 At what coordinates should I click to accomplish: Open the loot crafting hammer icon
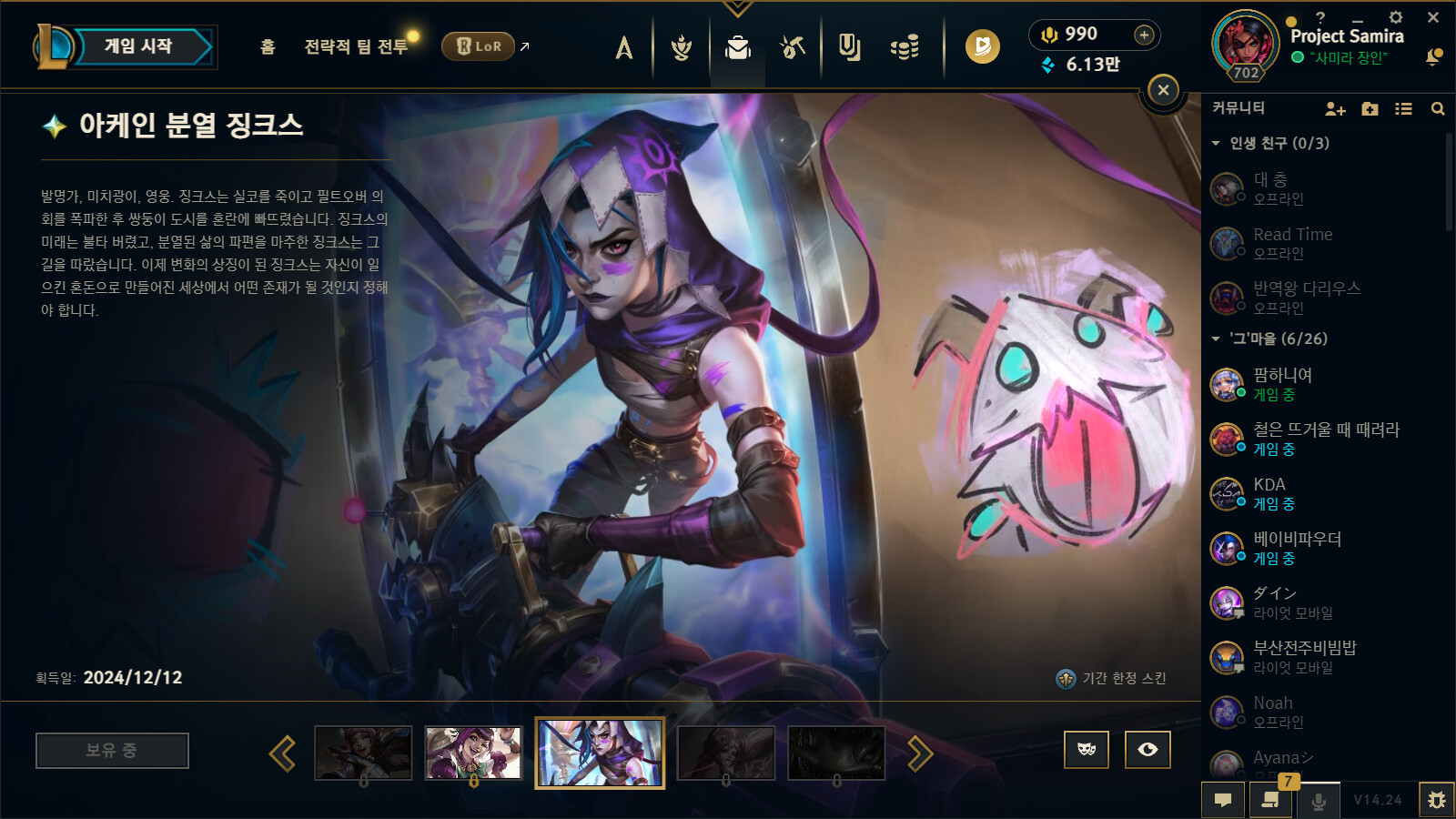point(792,47)
